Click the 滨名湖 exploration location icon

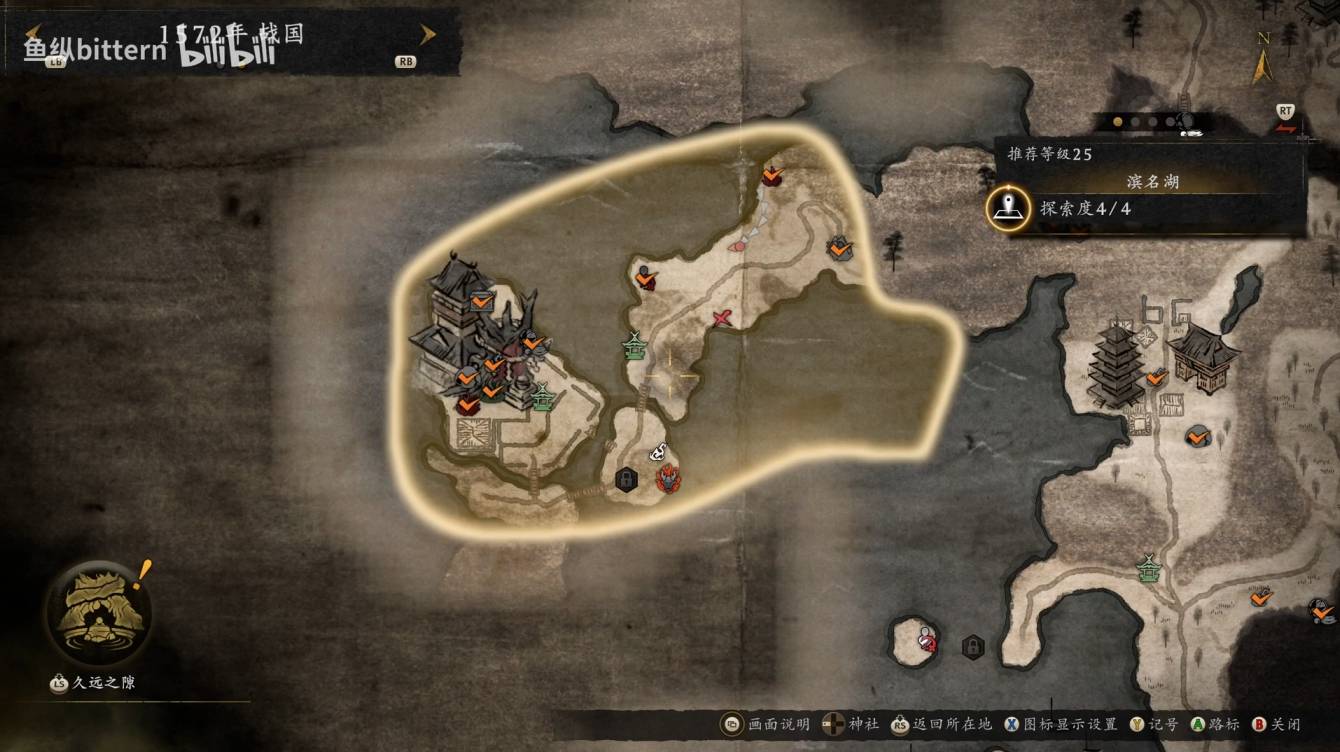point(1008,208)
